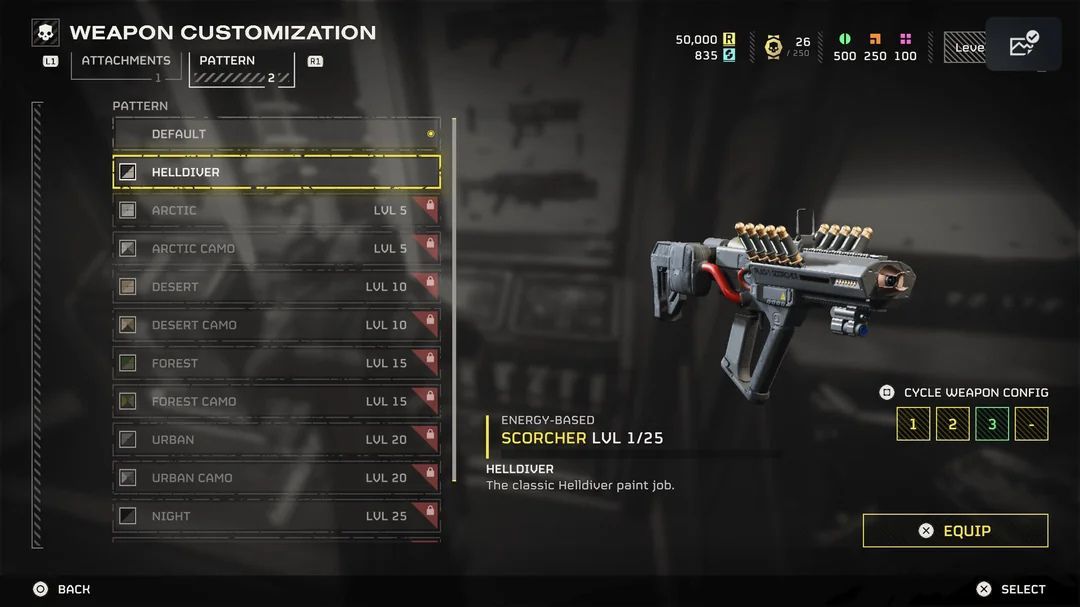Viewport: 1080px width, 607px height.
Task: Choose the Helldiver pattern
Action: coord(276,172)
